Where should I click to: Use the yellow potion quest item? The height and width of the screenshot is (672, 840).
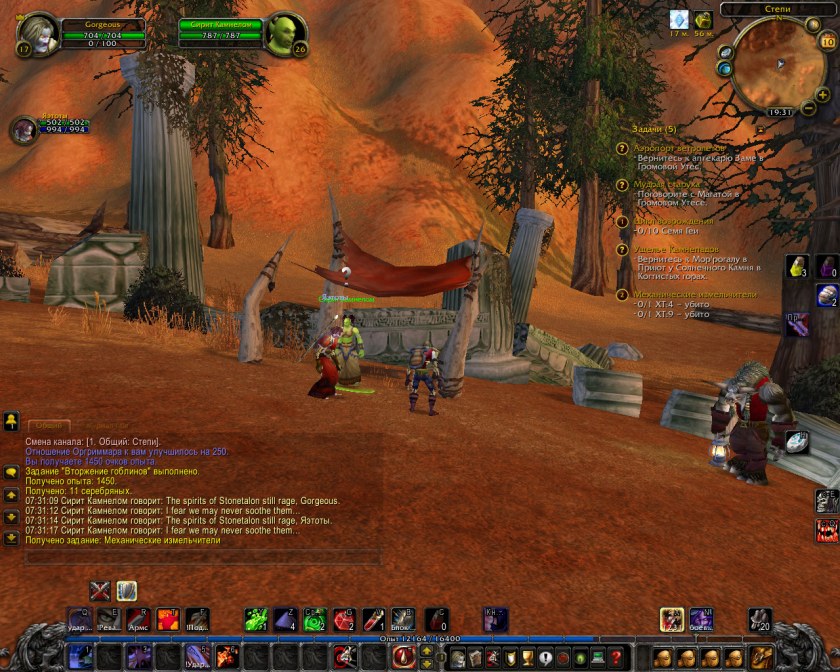797,267
